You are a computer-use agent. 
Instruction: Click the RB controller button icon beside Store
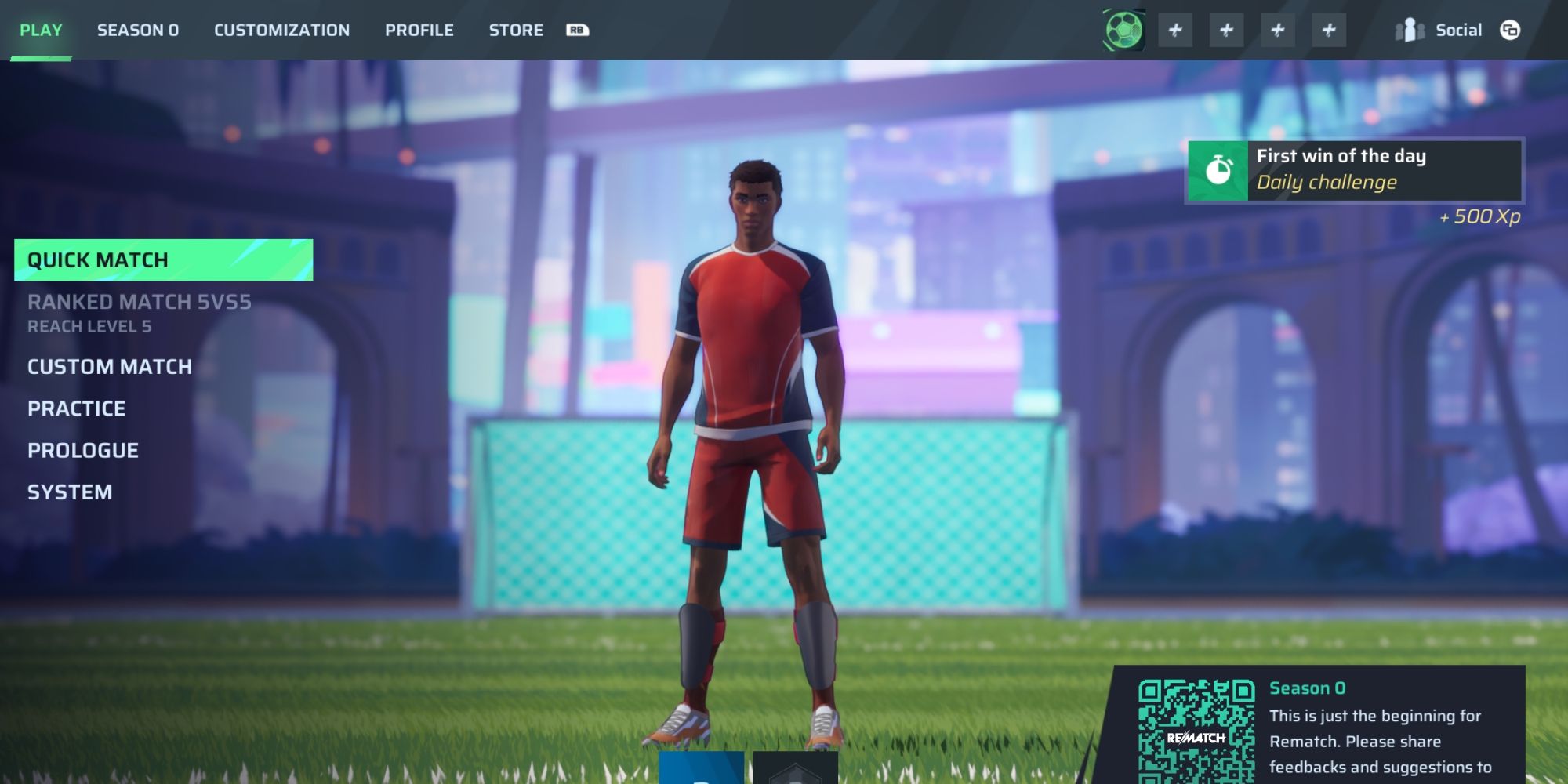576,30
